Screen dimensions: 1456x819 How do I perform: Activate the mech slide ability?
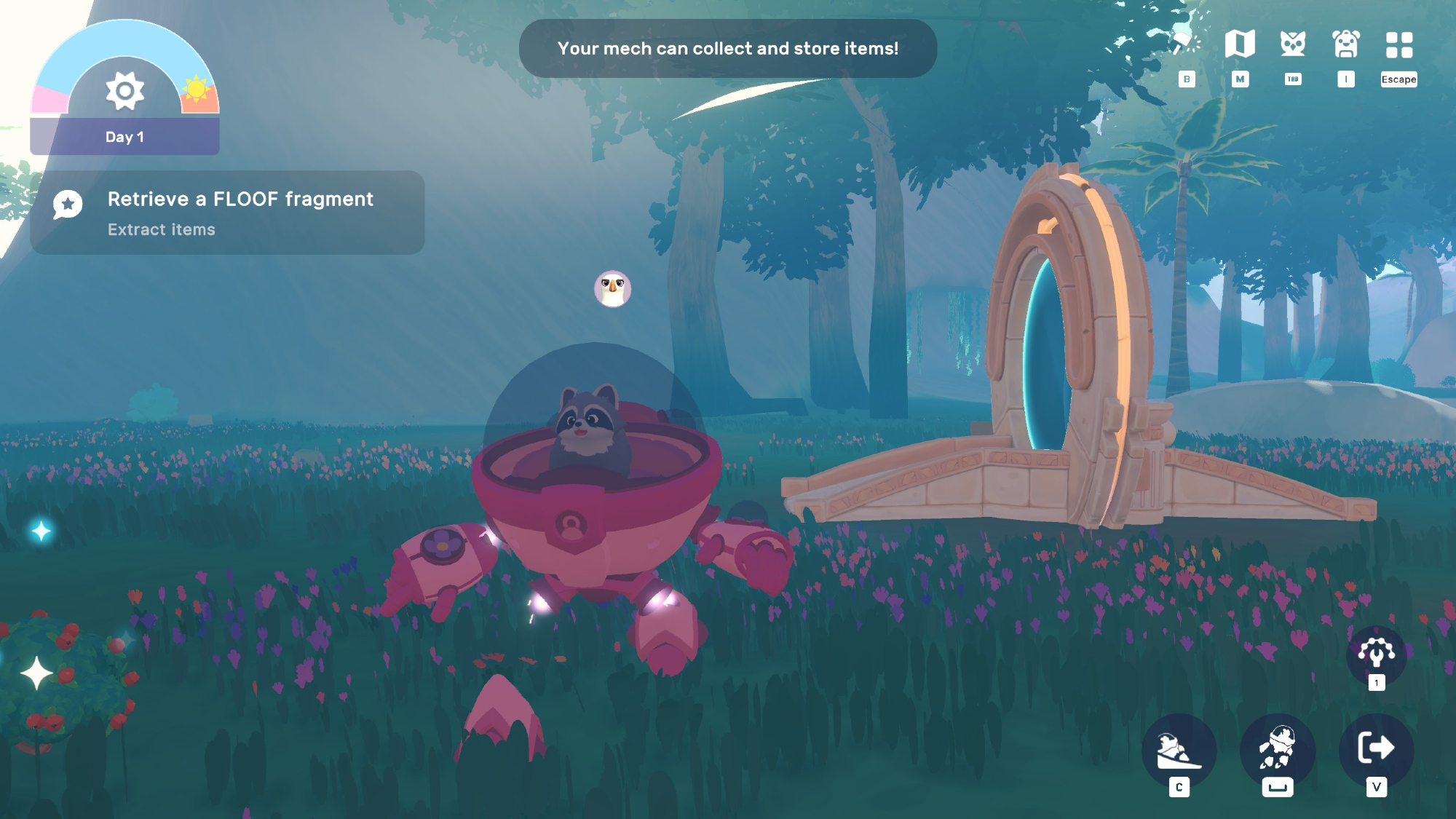pyautogui.click(x=1179, y=751)
